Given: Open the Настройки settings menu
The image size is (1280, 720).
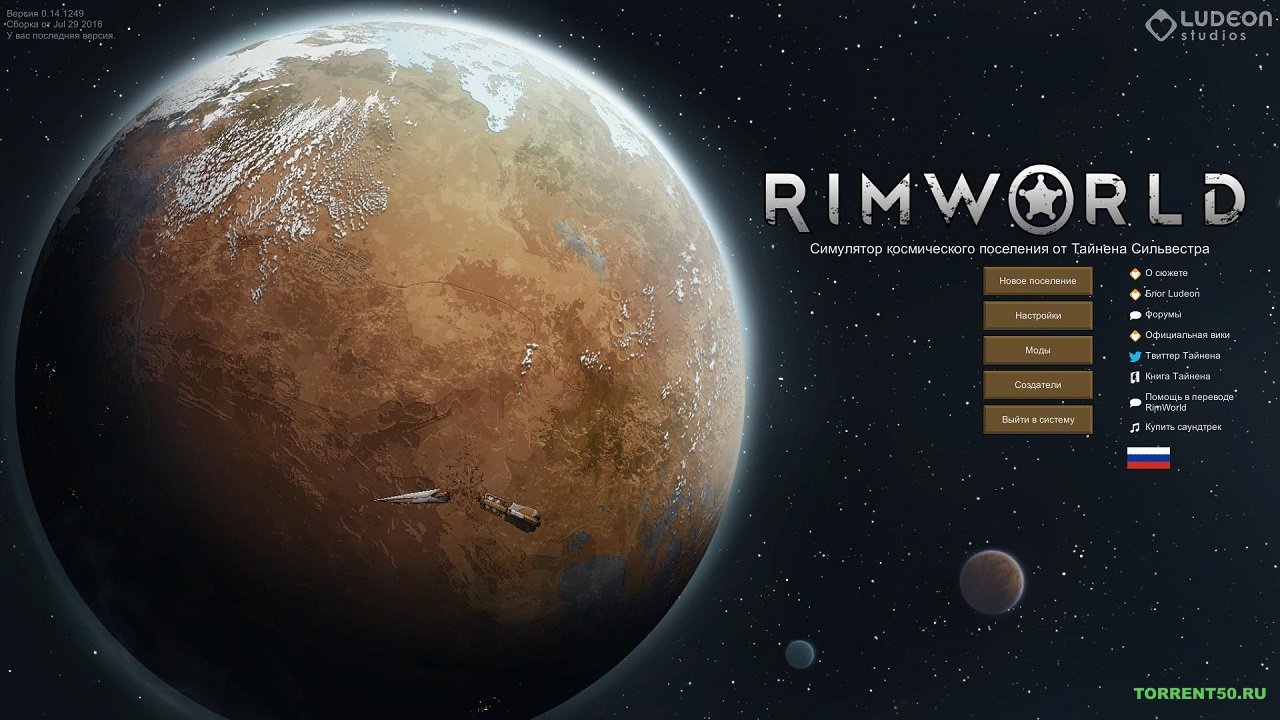Looking at the screenshot, I should [x=1038, y=315].
